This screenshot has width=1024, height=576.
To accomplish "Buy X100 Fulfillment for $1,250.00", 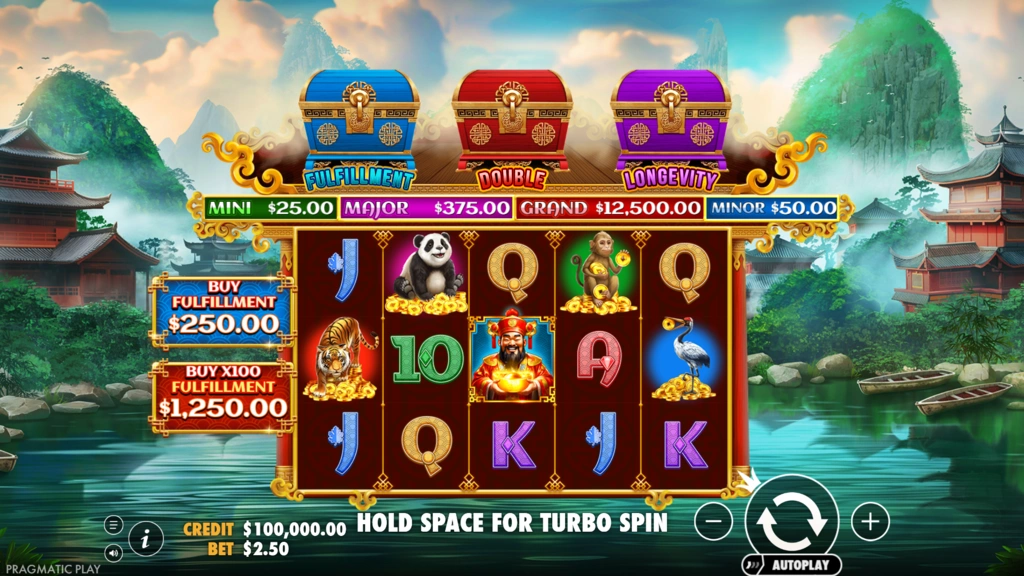I will coord(223,397).
